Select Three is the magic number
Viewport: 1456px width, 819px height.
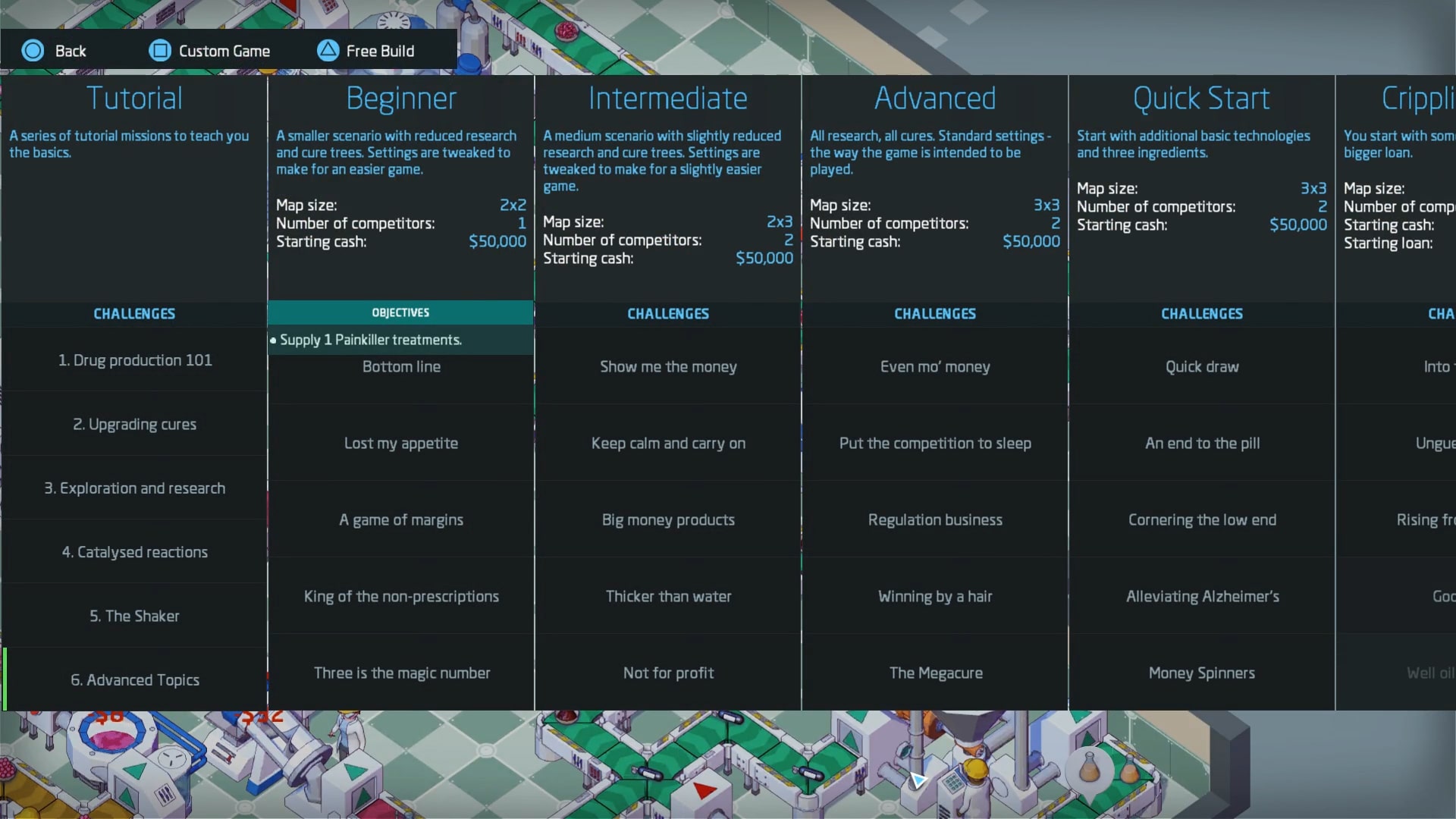pos(401,673)
